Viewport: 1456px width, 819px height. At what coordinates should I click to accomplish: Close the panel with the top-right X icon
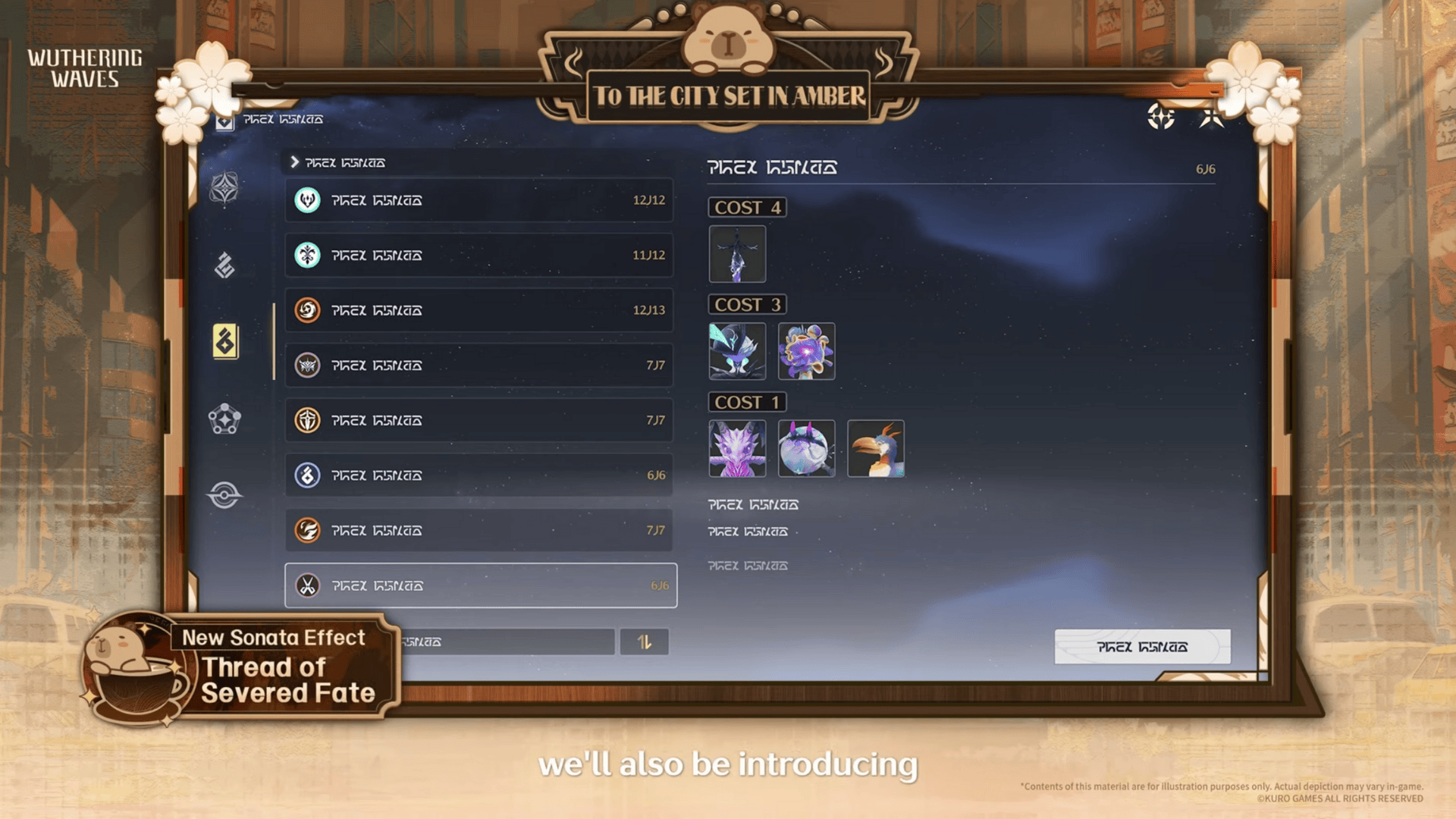(1211, 118)
